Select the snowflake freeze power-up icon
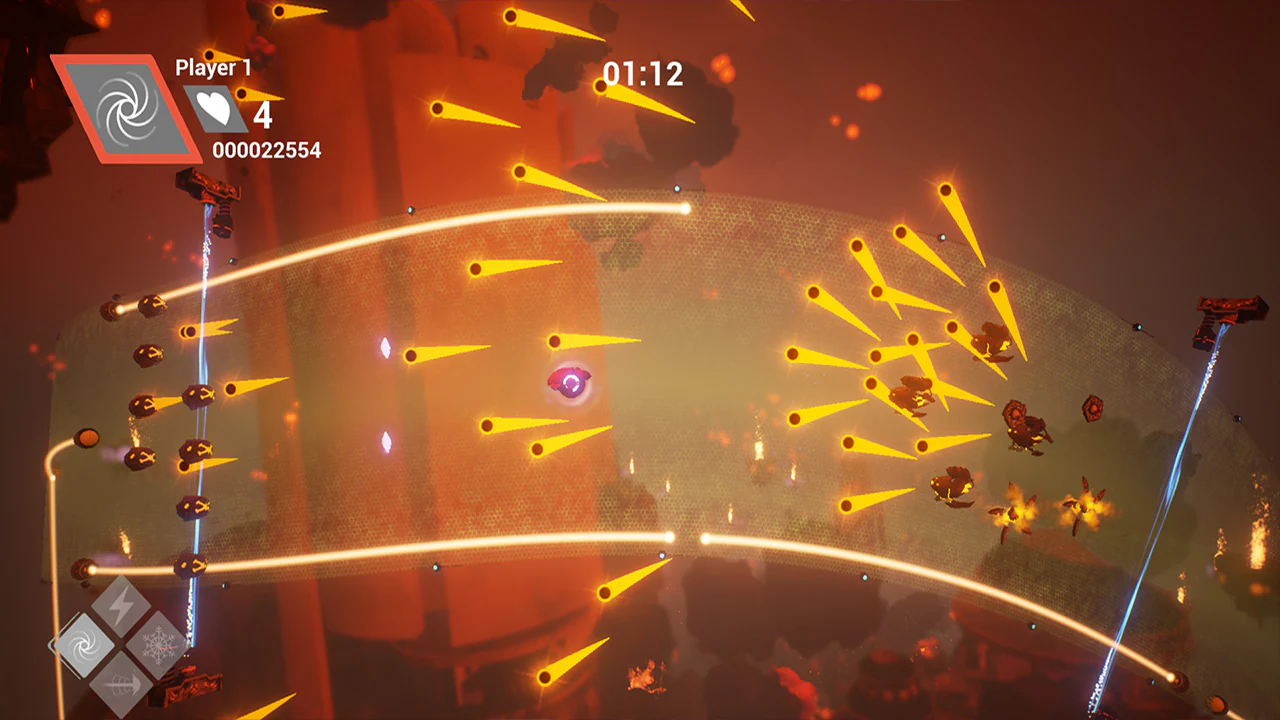This screenshot has width=1280, height=720. click(156, 644)
